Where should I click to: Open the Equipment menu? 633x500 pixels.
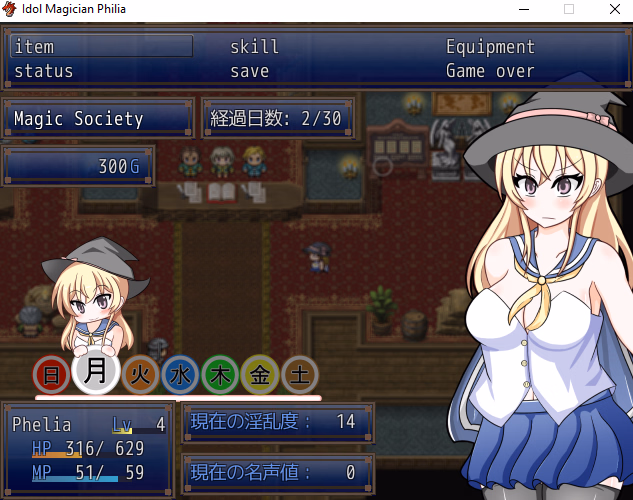pos(490,47)
